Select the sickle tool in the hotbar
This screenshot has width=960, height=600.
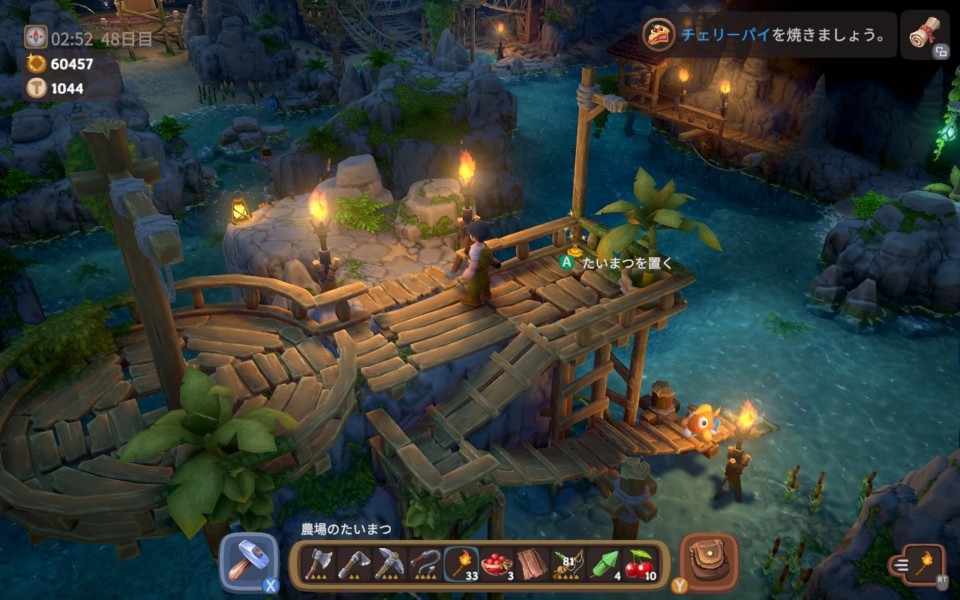(425, 566)
